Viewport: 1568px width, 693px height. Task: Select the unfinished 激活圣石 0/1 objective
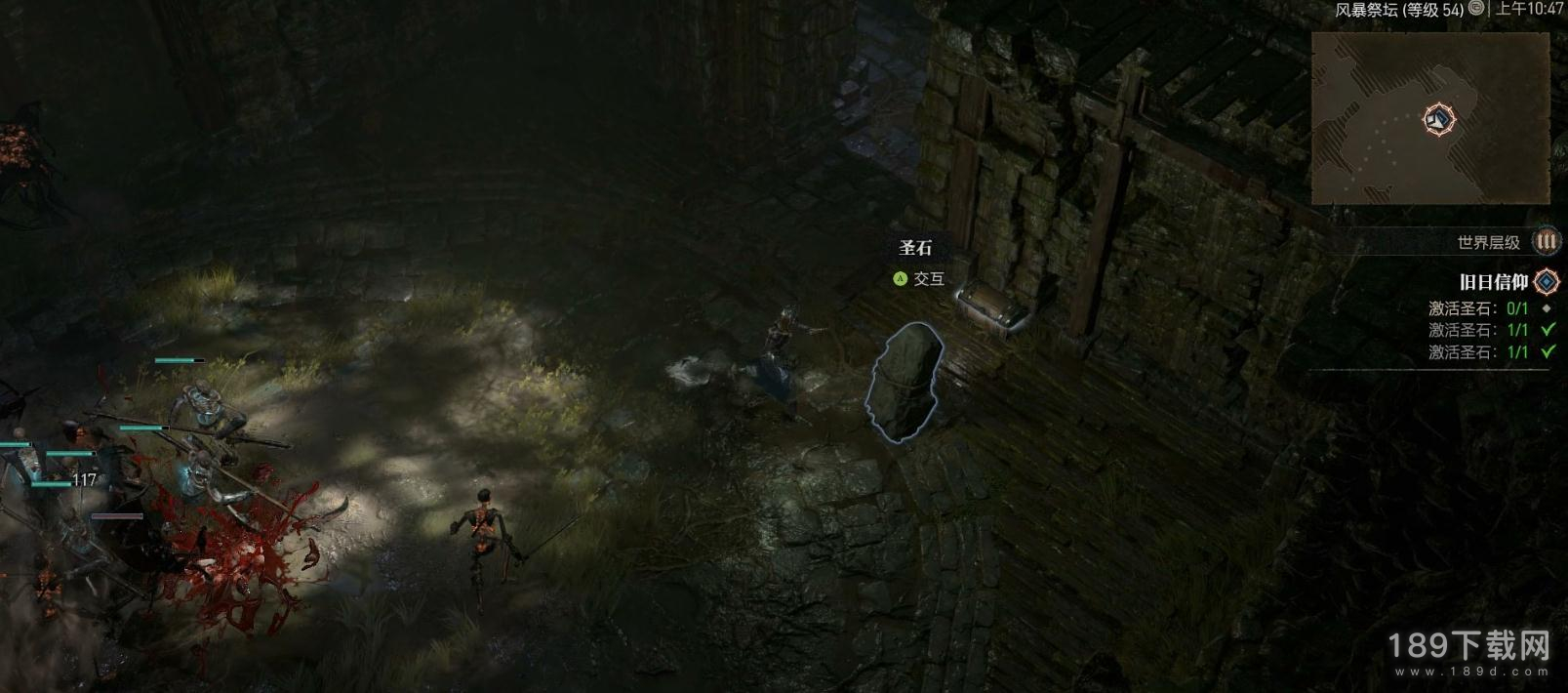pyautogui.click(x=1478, y=308)
